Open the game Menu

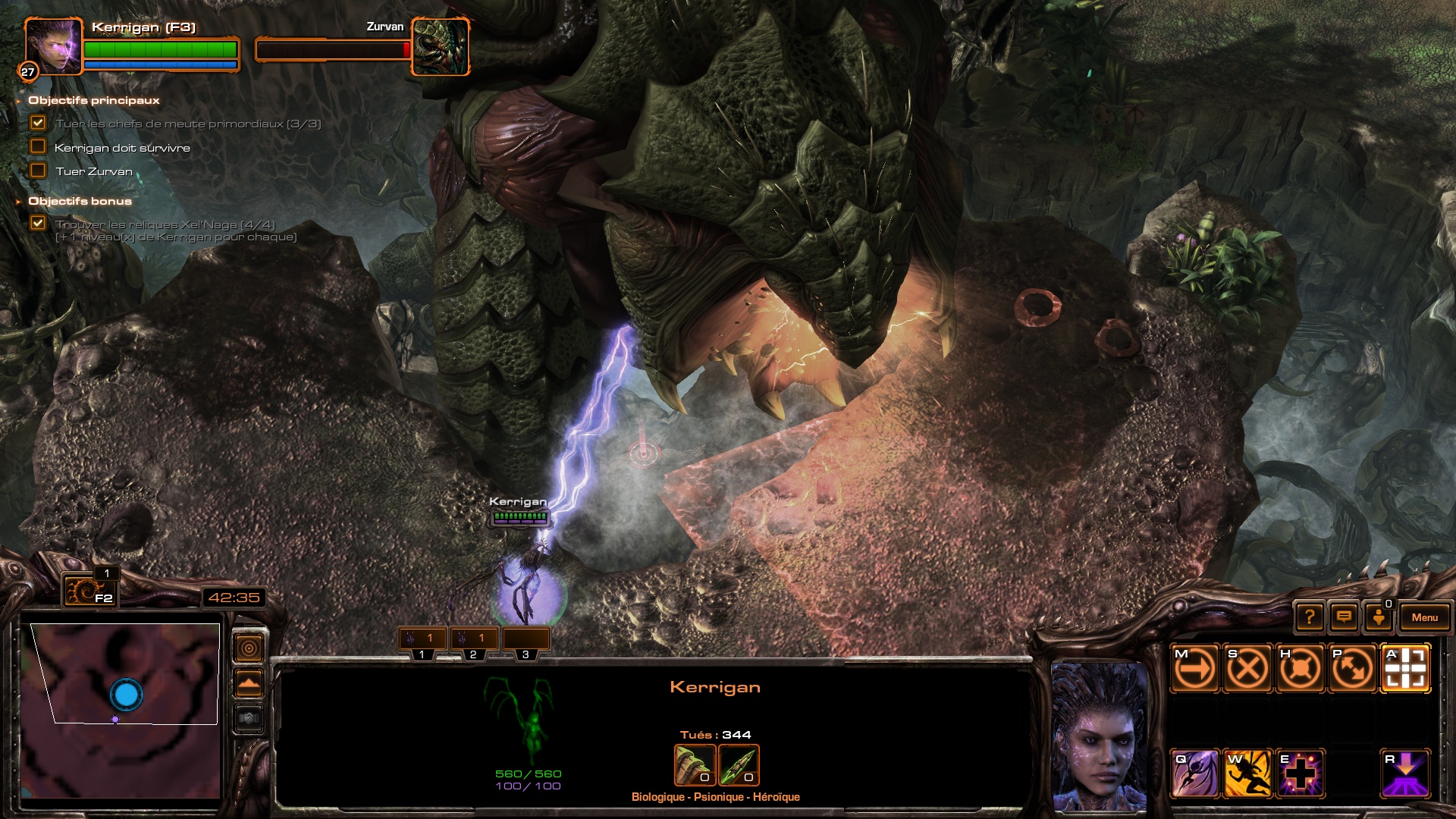1424,617
